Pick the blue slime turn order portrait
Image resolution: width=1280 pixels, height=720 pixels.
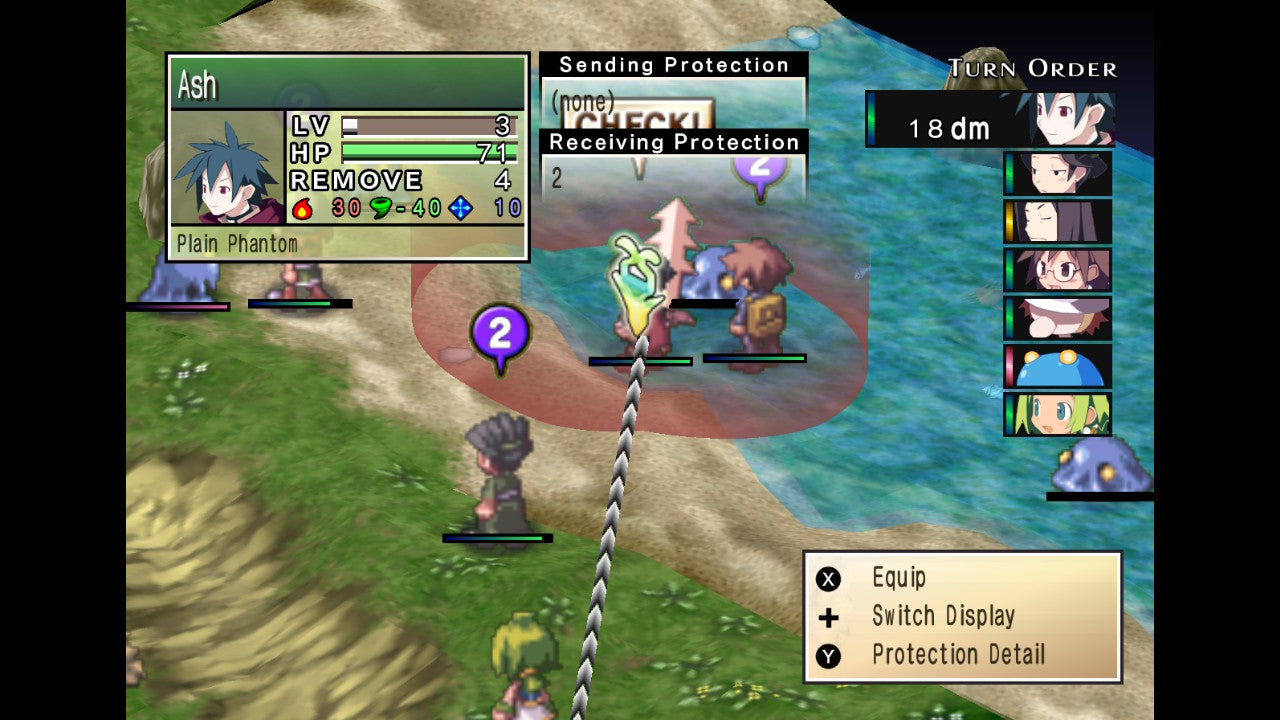point(1060,366)
